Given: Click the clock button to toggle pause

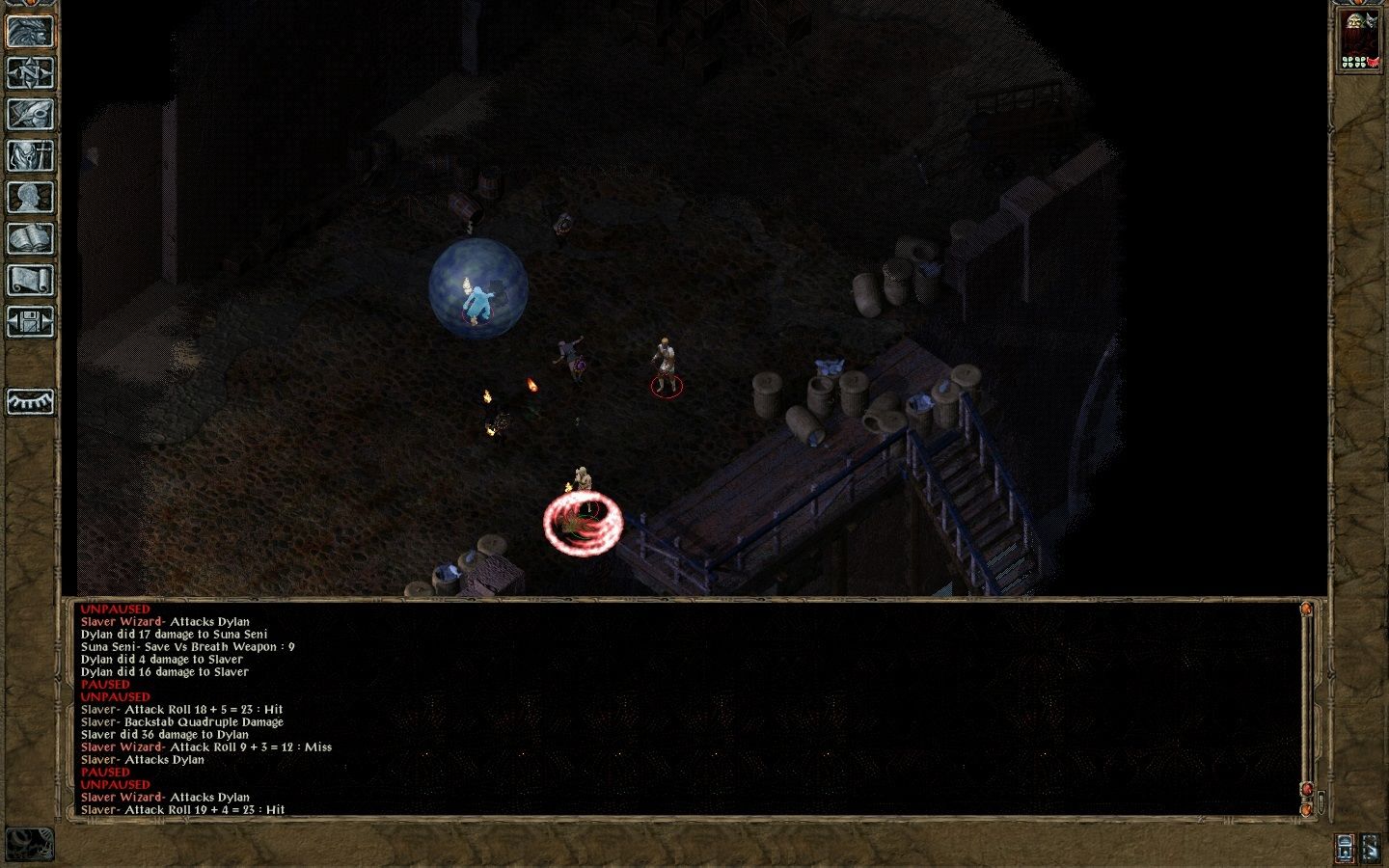Looking at the screenshot, I should tap(29, 844).
